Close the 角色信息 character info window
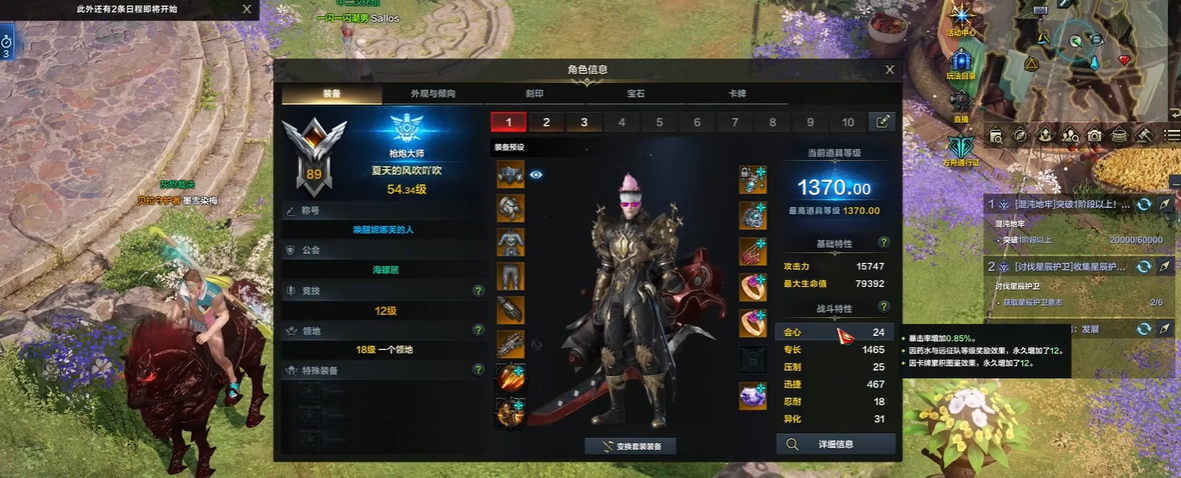Viewport: 1181px width, 478px height. tap(889, 70)
